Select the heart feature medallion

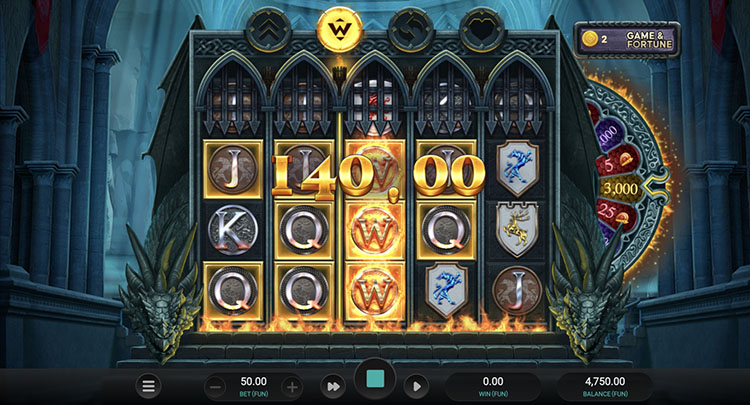pyautogui.click(x=482, y=29)
